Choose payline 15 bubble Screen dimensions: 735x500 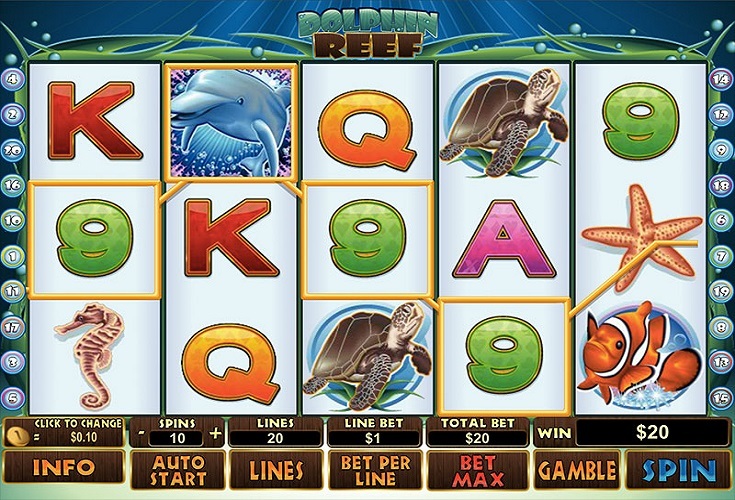720,397
